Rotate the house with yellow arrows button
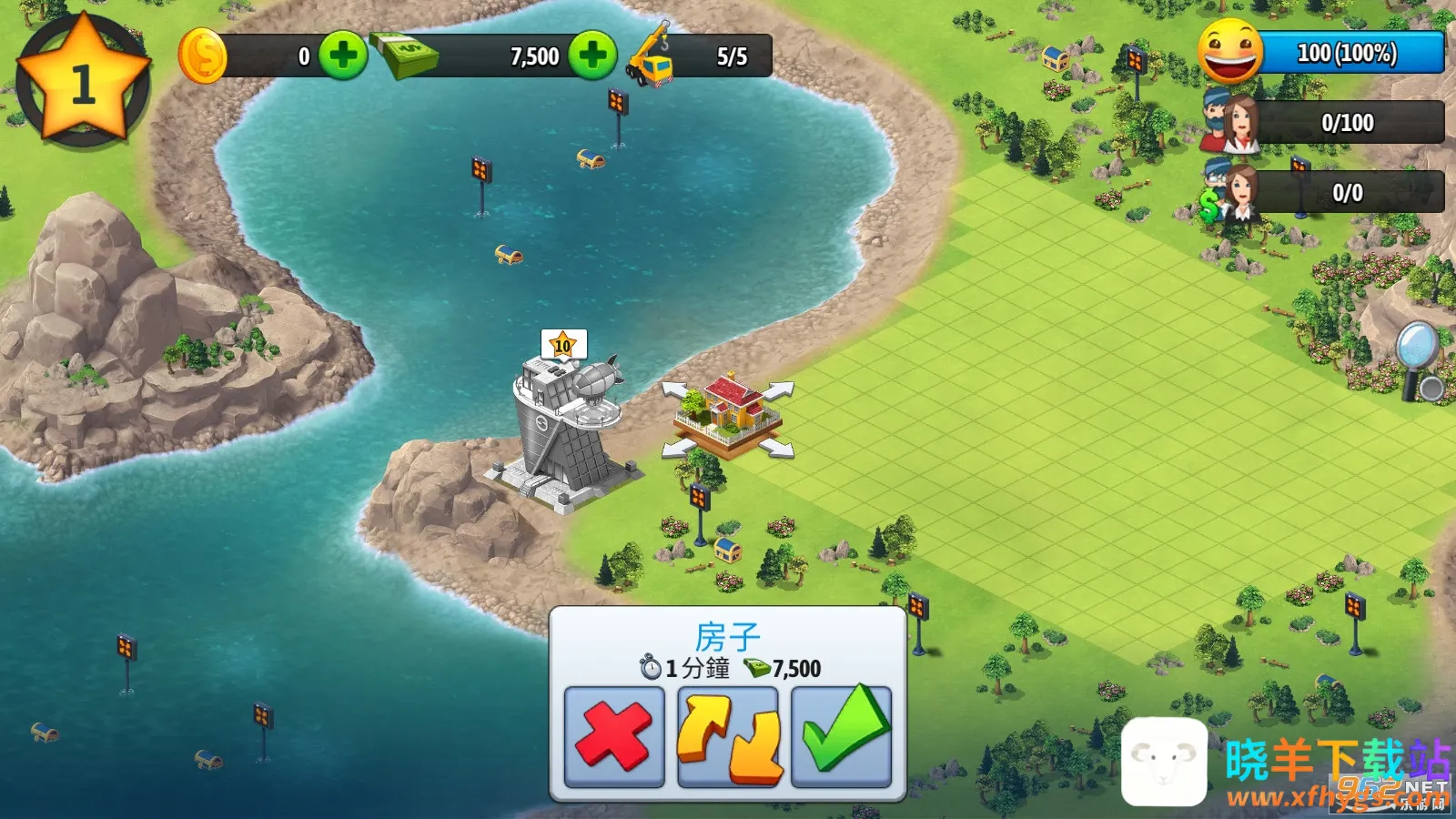Image resolution: width=1456 pixels, height=819 pixels. (728, 736)
